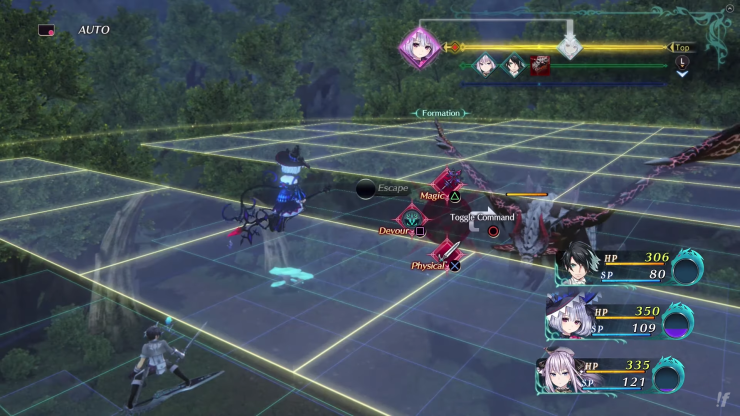The image size is (740, 416).
Task: Click the red enemy icon in turn order
Action: [x=540, y=68]
